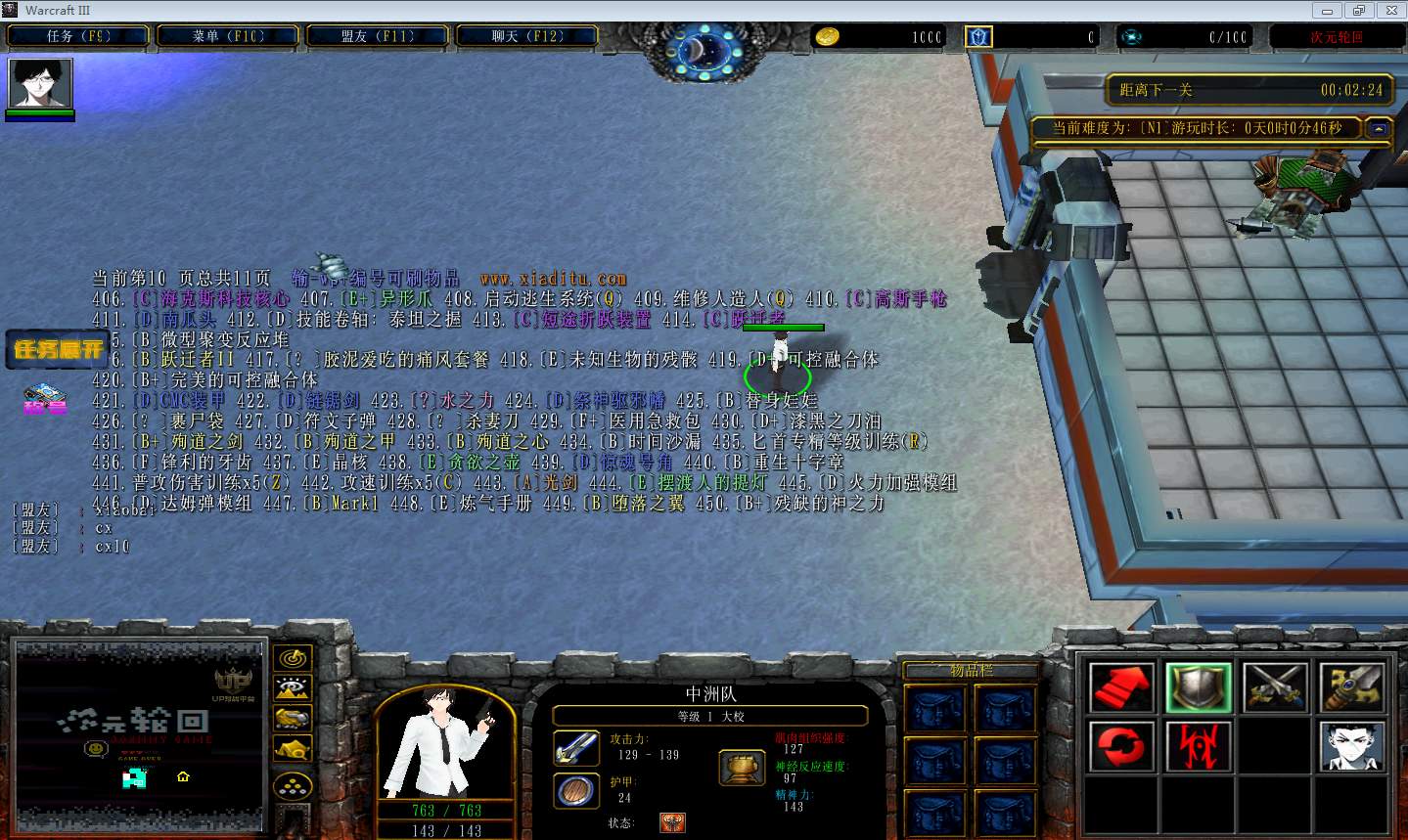Click the 任务展开 quest expander
The width and height of the screenshot is (1408, 840).
pos(56,349)
